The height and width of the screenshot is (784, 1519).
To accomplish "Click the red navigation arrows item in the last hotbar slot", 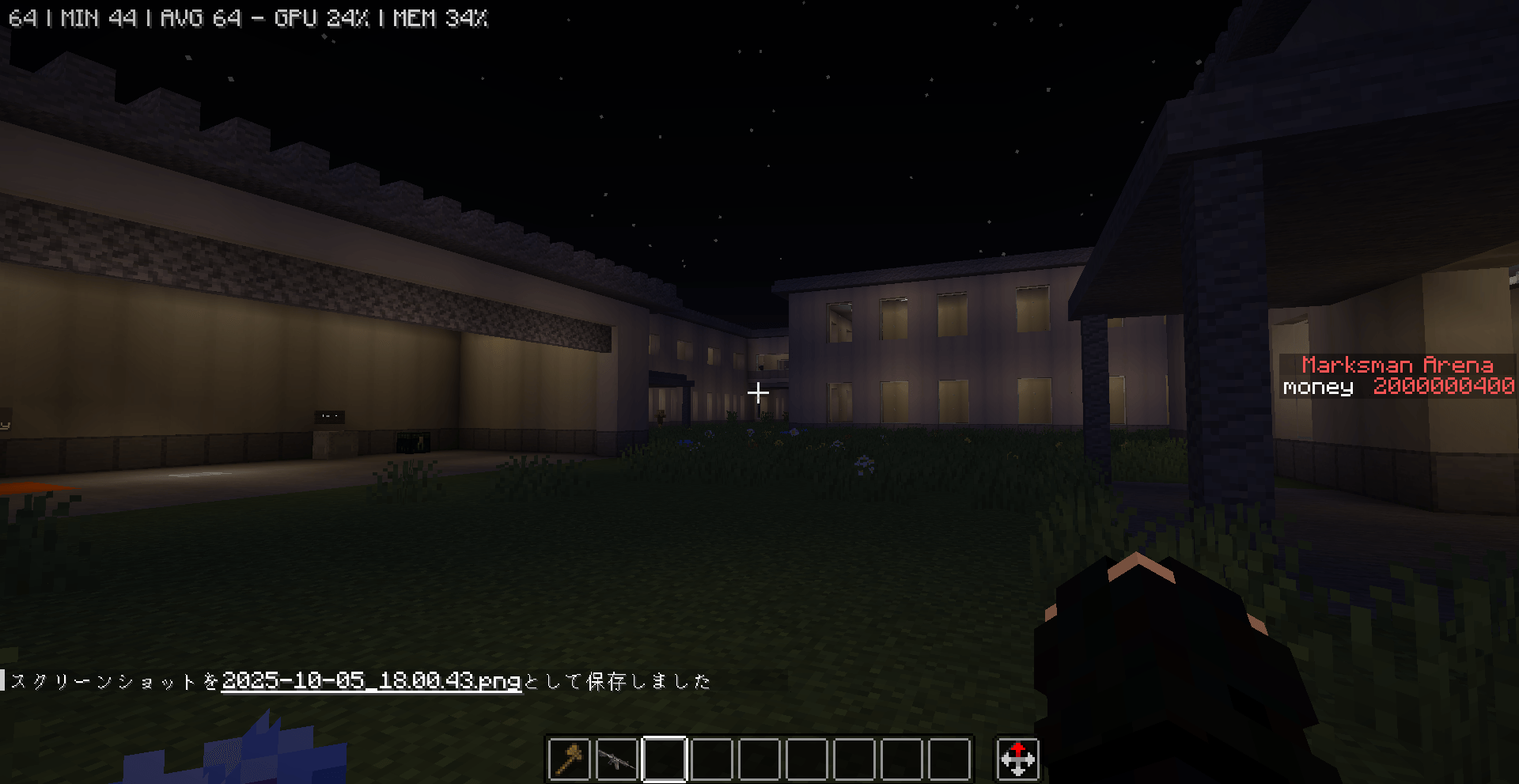I will point(1018,760).
